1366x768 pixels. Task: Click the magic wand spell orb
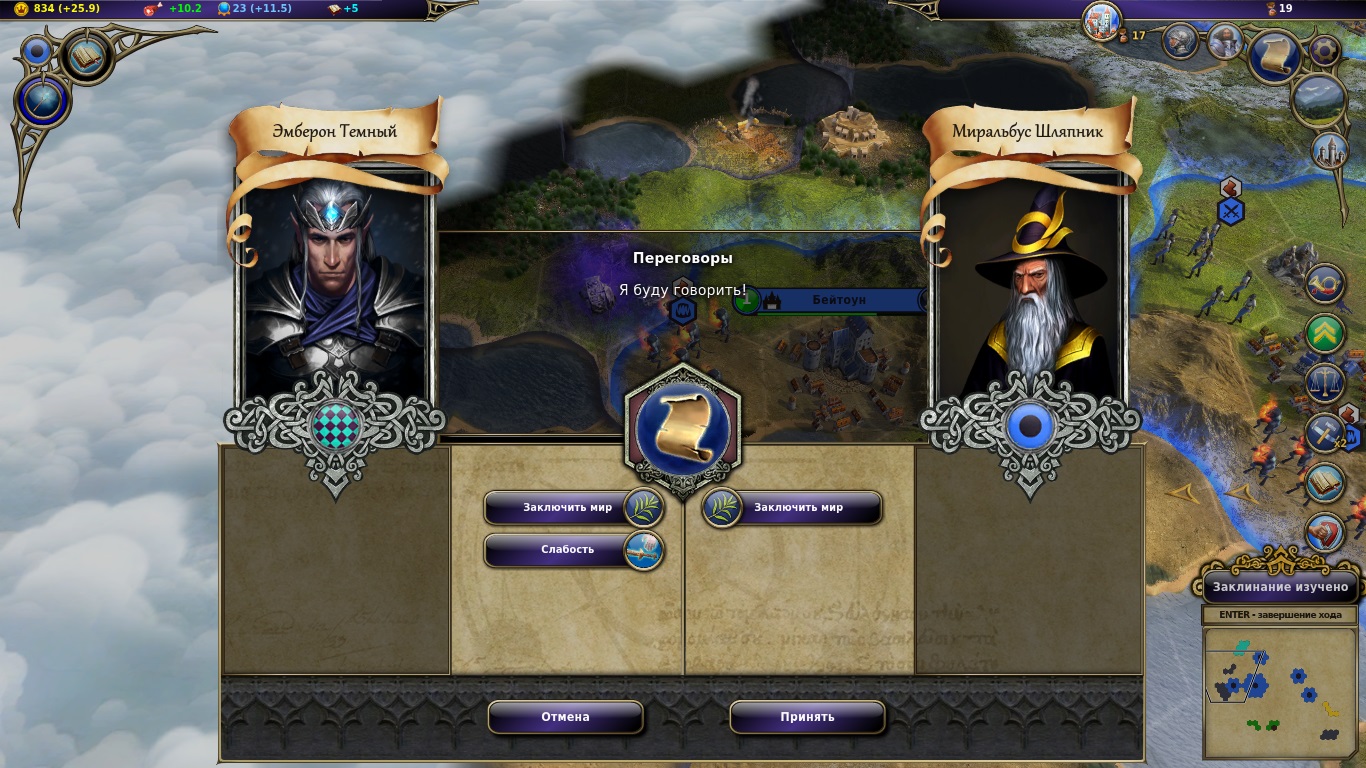pos(41,101)
